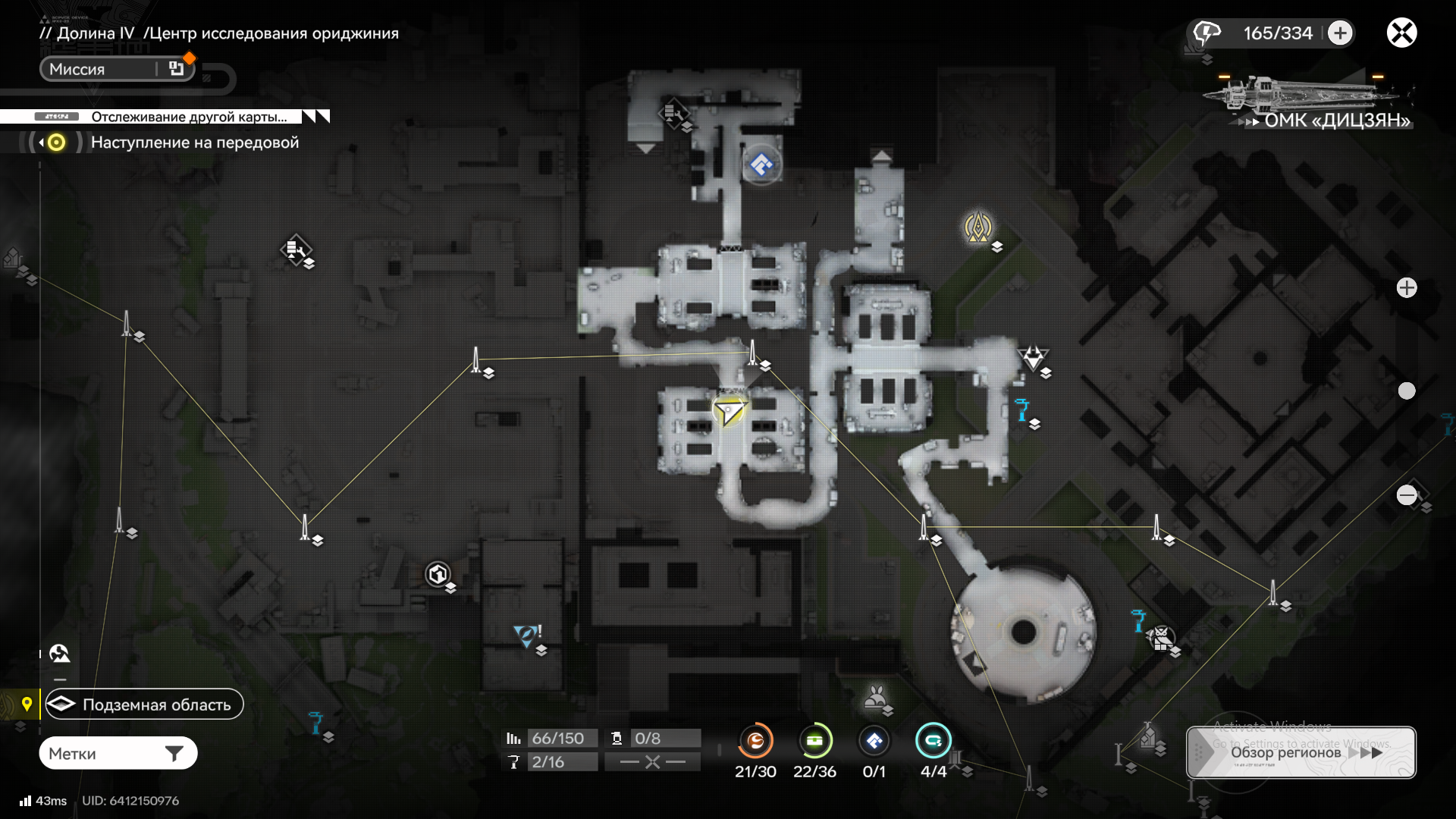
Task: Zoom out the map with minus
Action: [x=1407, y=495]
